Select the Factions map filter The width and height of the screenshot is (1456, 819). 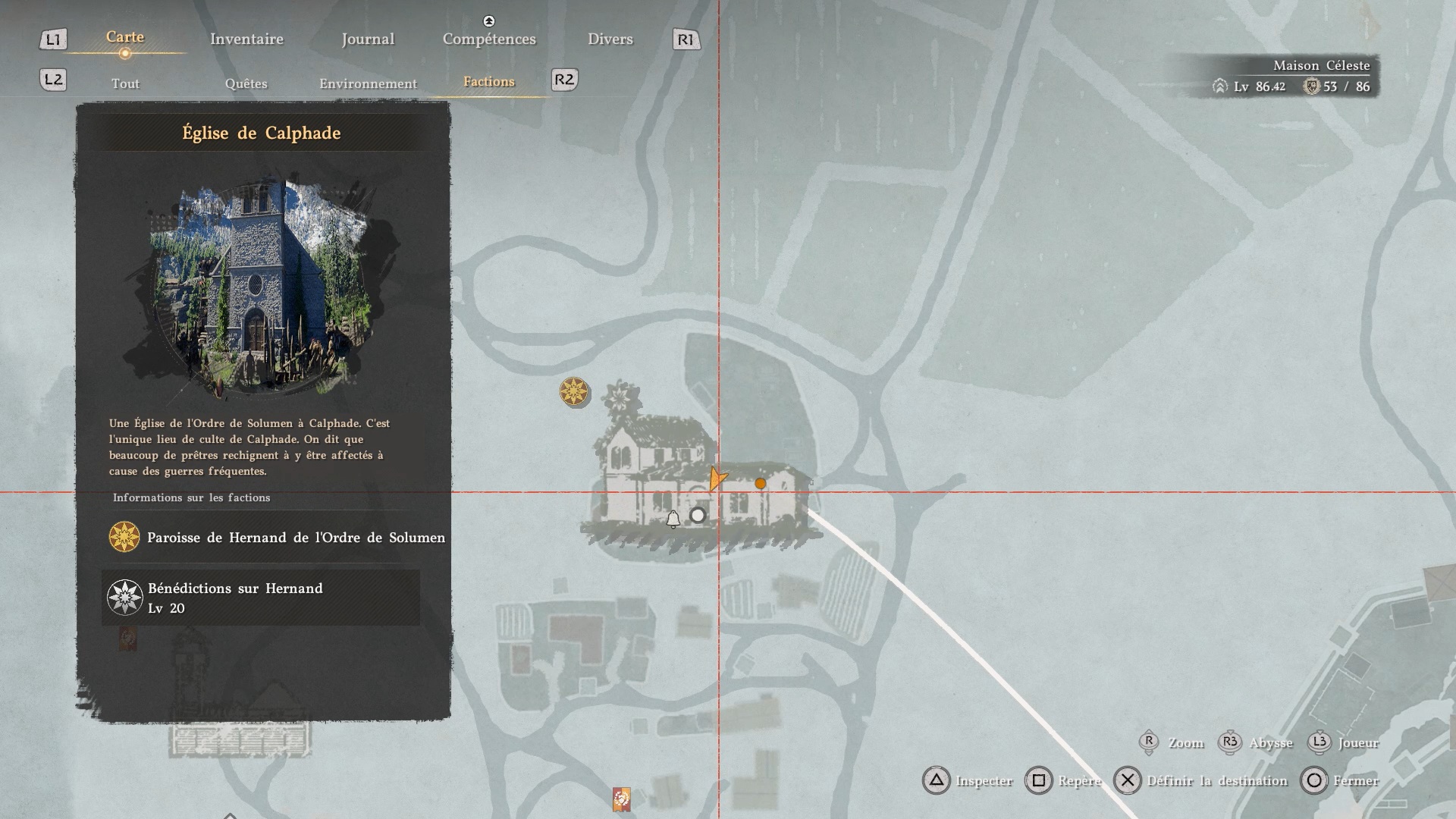(488, 82)
